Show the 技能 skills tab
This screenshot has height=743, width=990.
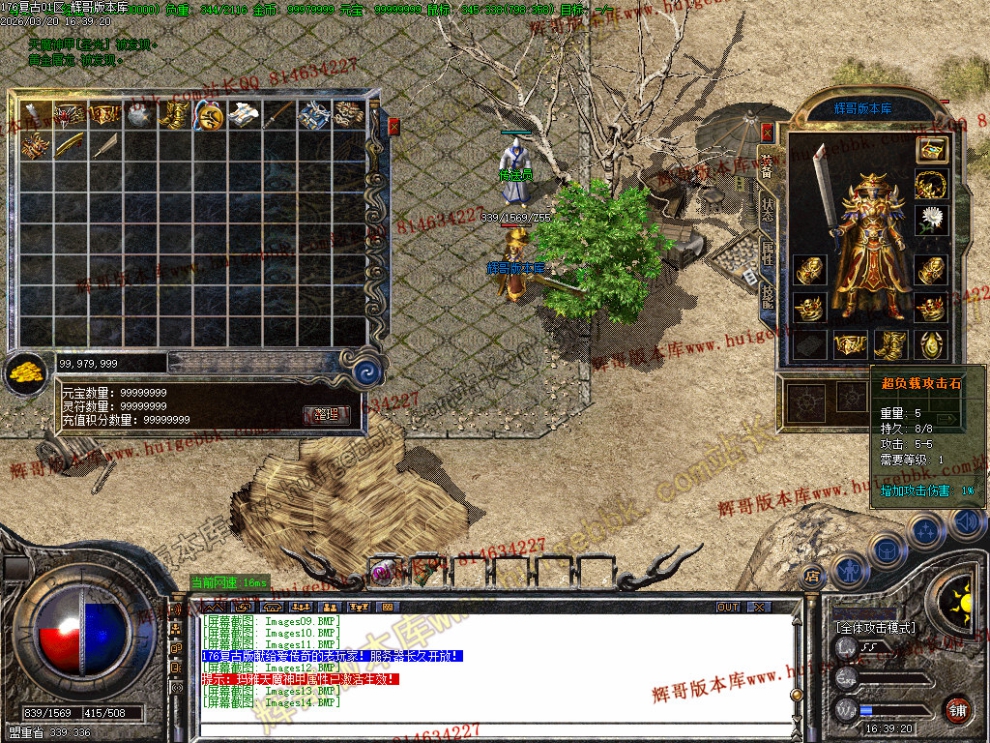767,297
